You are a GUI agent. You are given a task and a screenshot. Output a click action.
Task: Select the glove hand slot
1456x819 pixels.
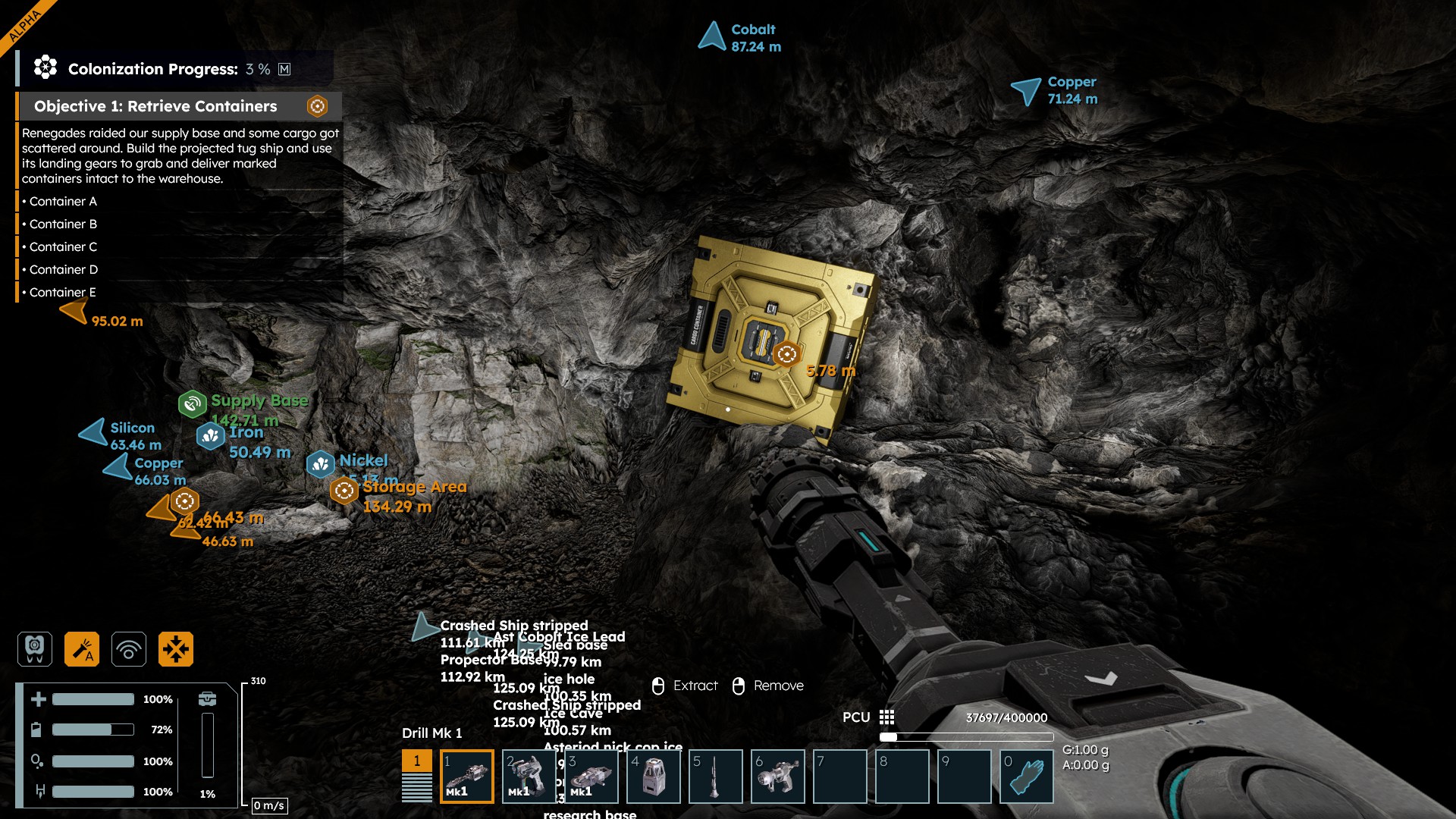tap(1026, 776)
